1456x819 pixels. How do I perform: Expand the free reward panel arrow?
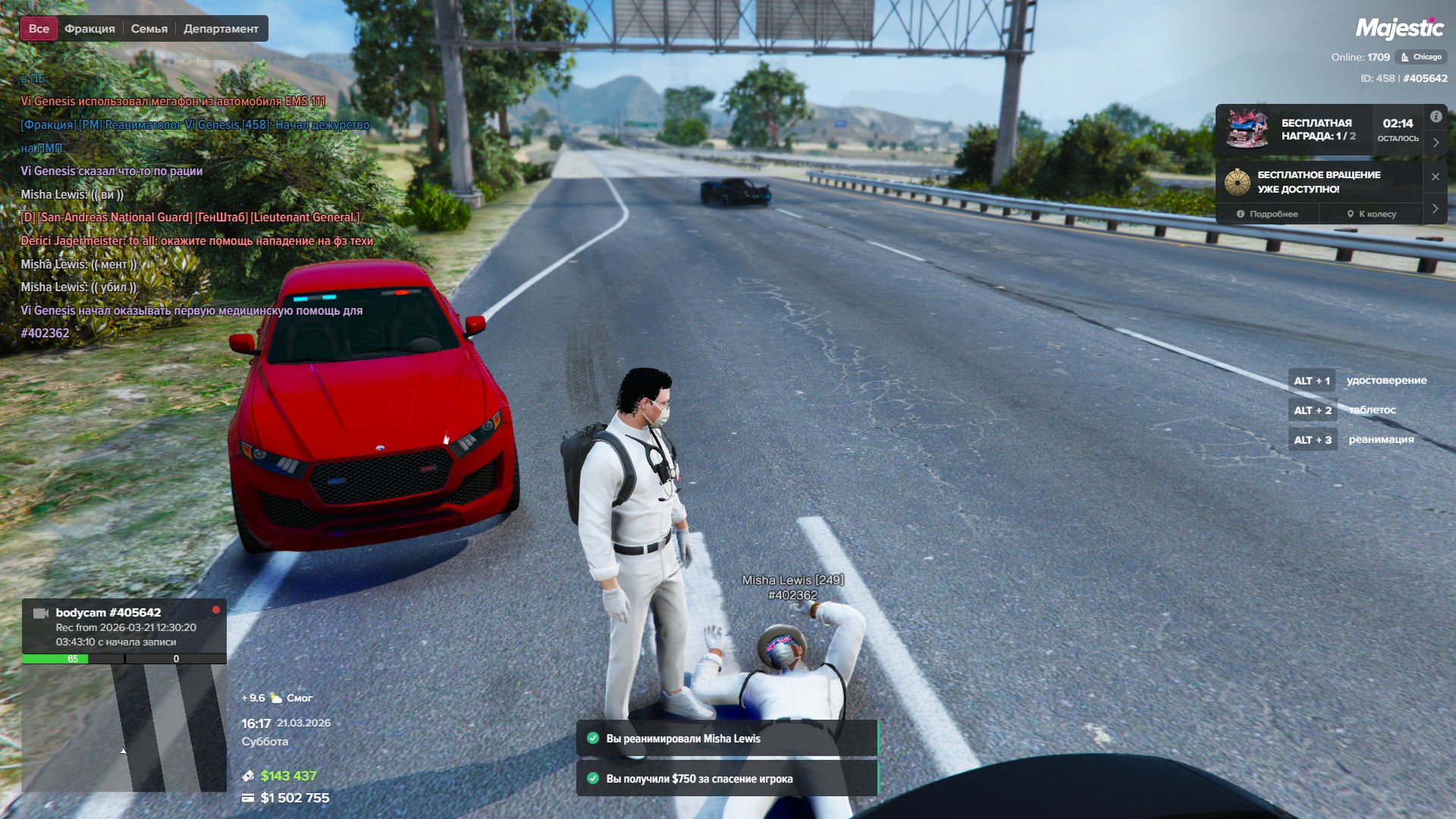1436,143
